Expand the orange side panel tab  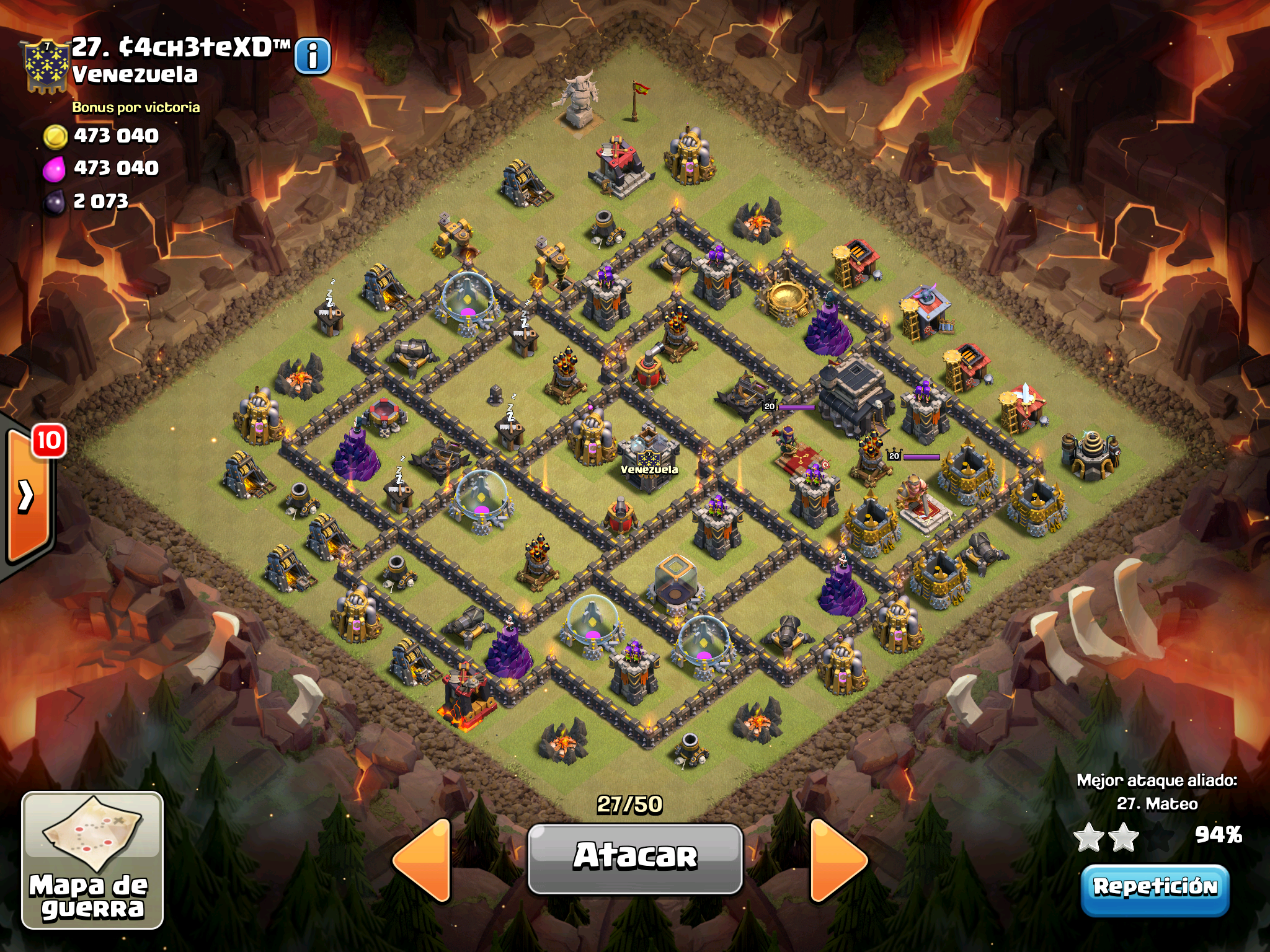click(x=27, y=496)
